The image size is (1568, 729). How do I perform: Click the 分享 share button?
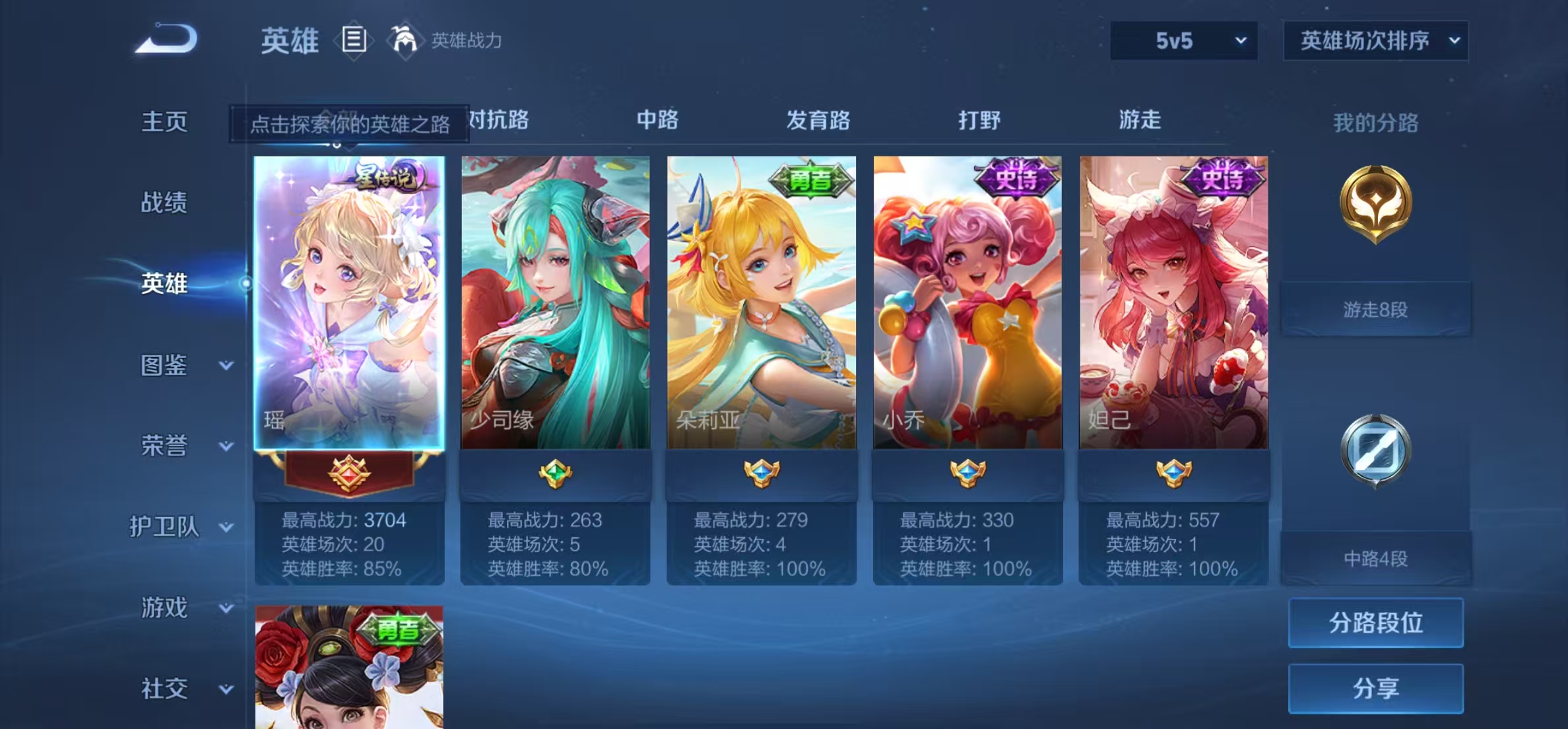point(1376,687)
